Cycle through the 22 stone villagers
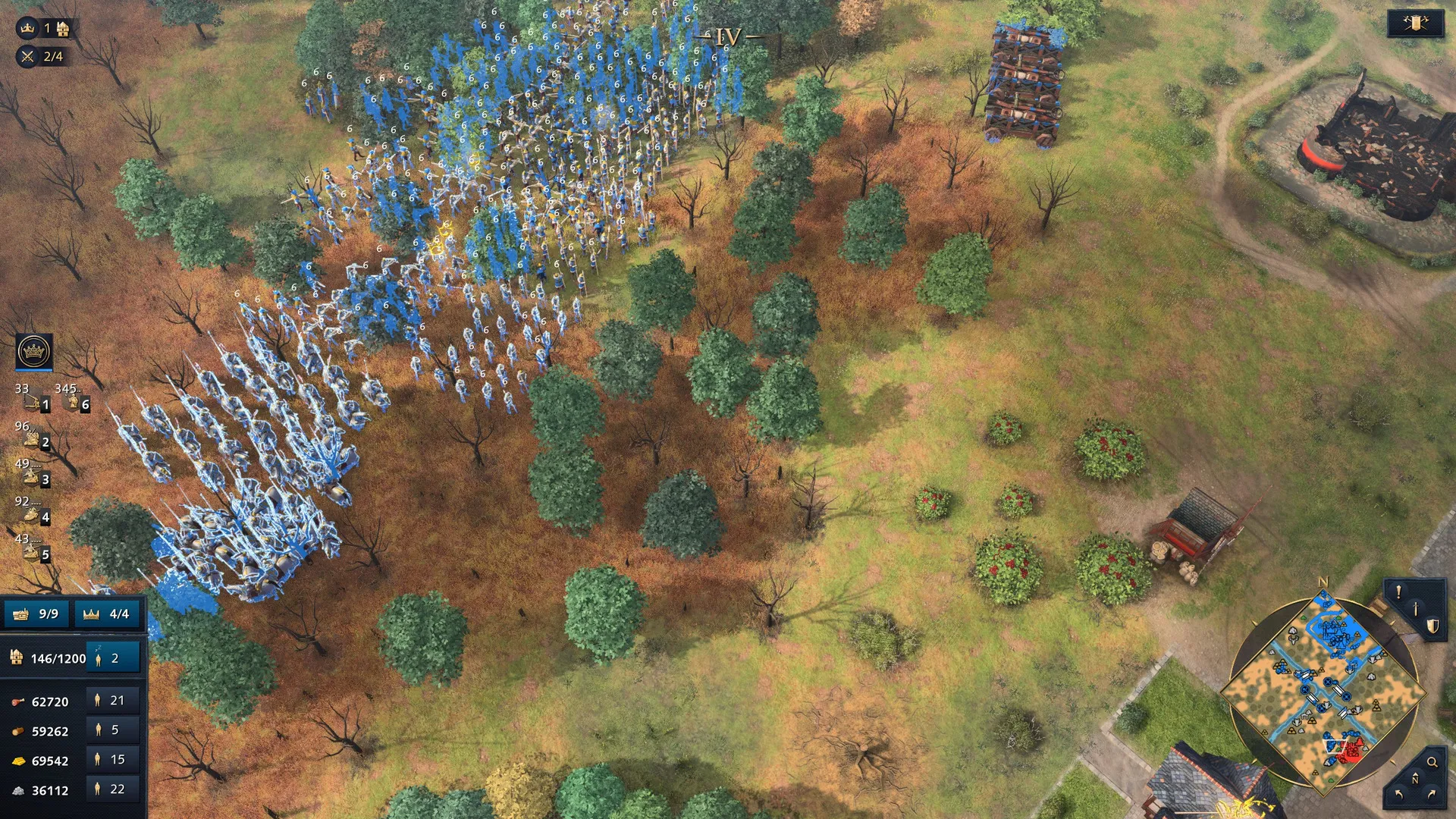This screenshot has height=819, width=1456. [x=112, y=789]
